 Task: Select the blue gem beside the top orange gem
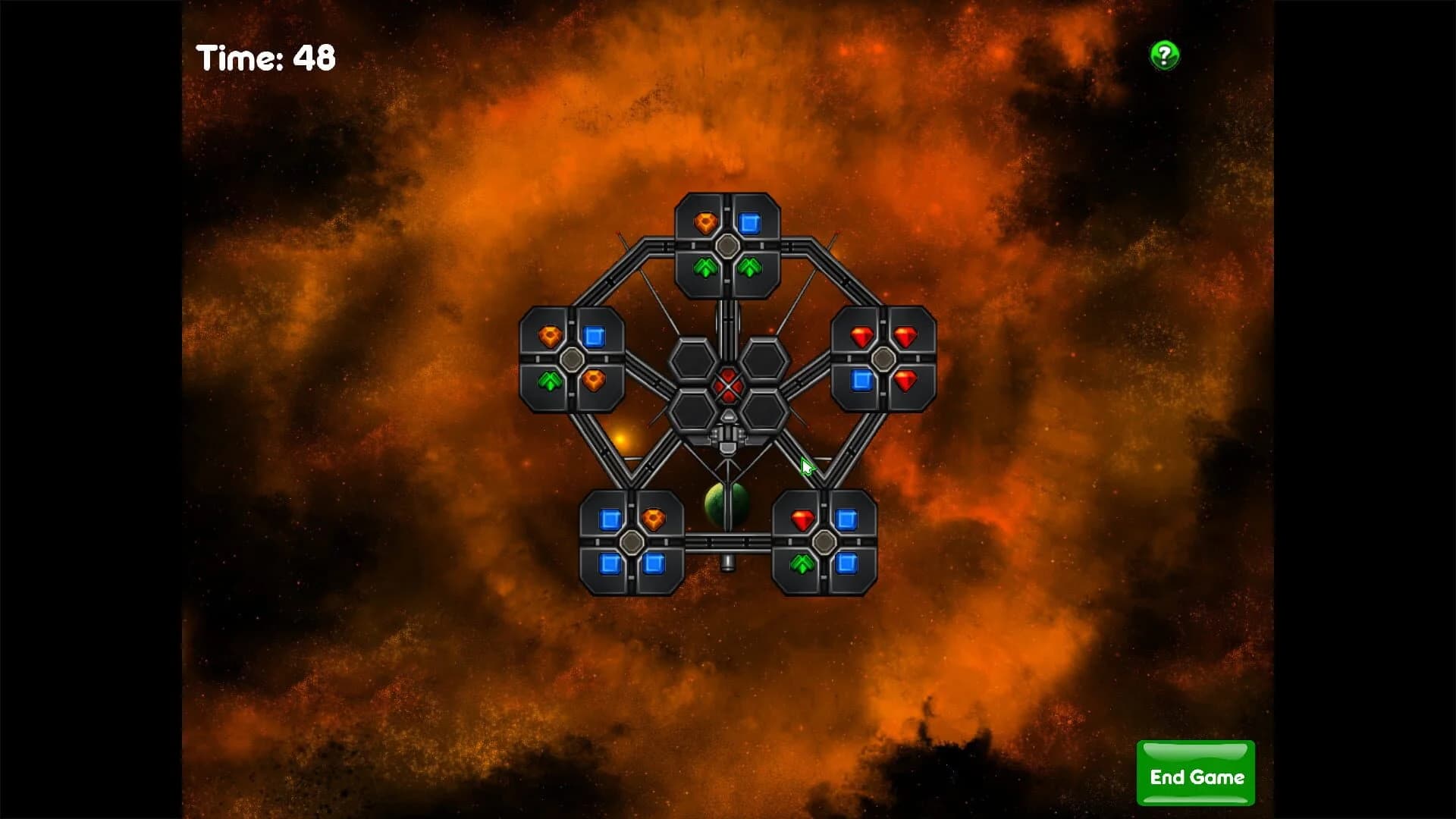click(x=751, y=221)
